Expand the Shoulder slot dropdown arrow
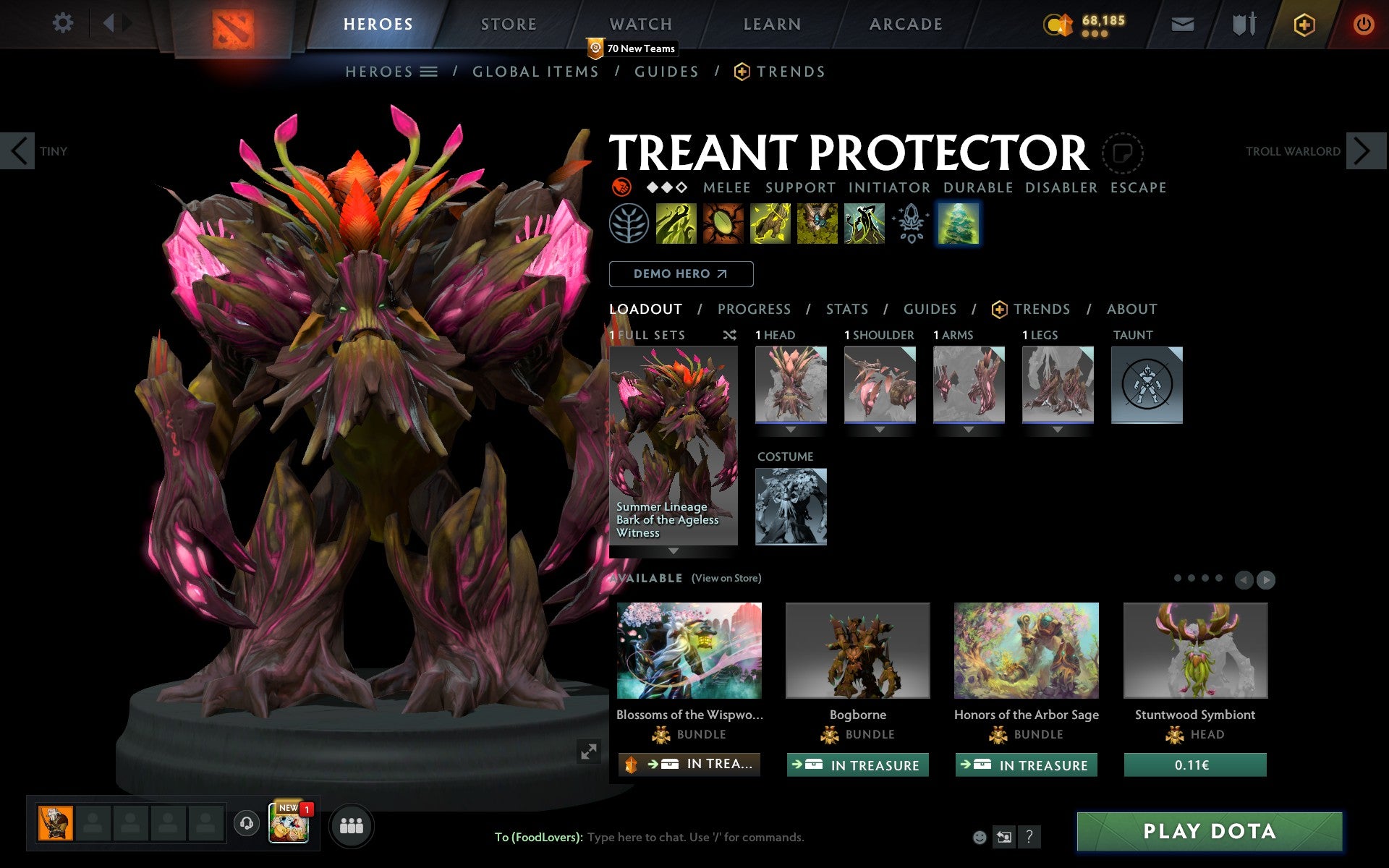Image resolution: width=1389 pixels, height=868 pixels. 880,428
